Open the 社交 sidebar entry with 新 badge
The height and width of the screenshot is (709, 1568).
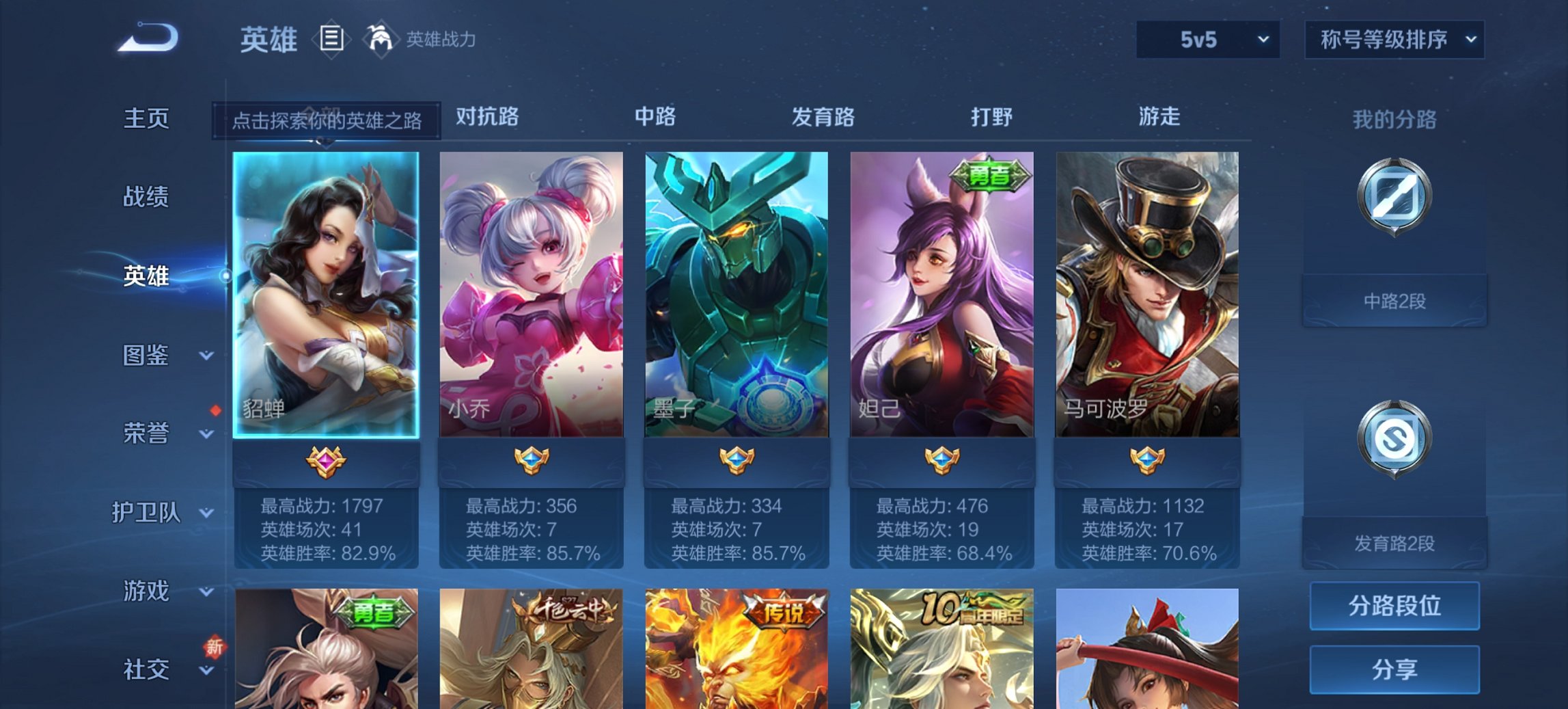146,668
